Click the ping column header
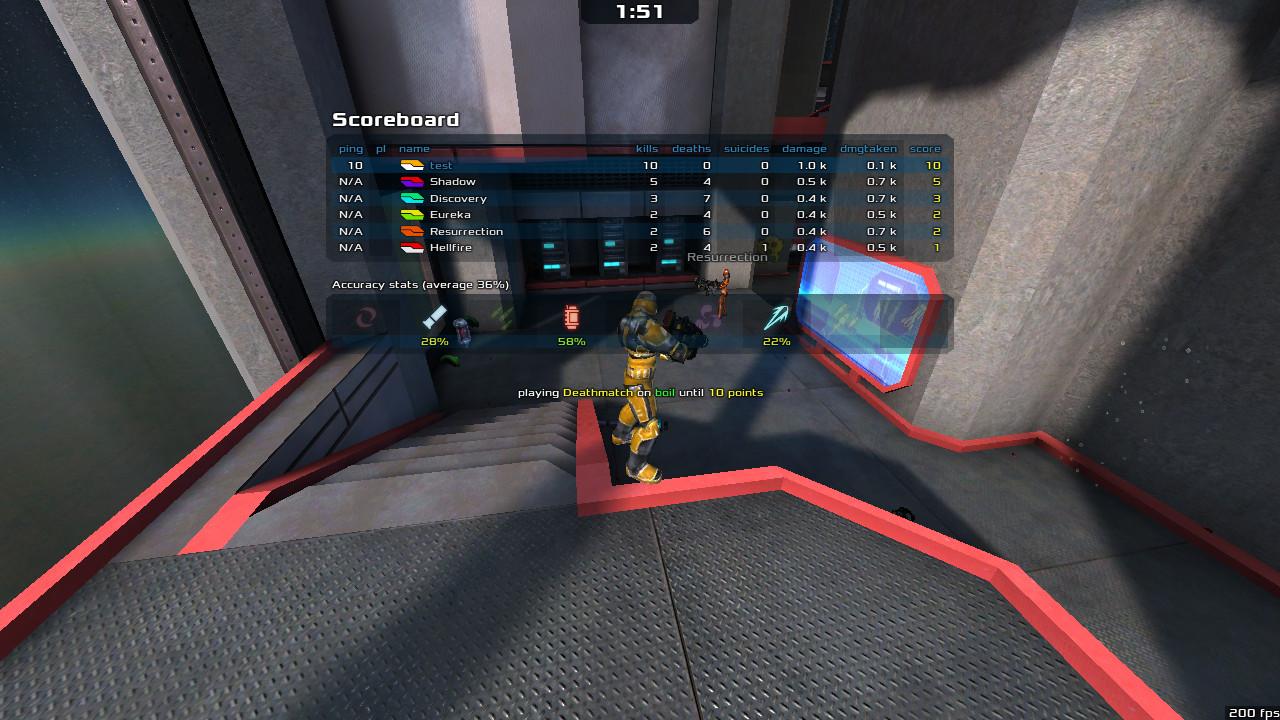 tap(351, 149)
